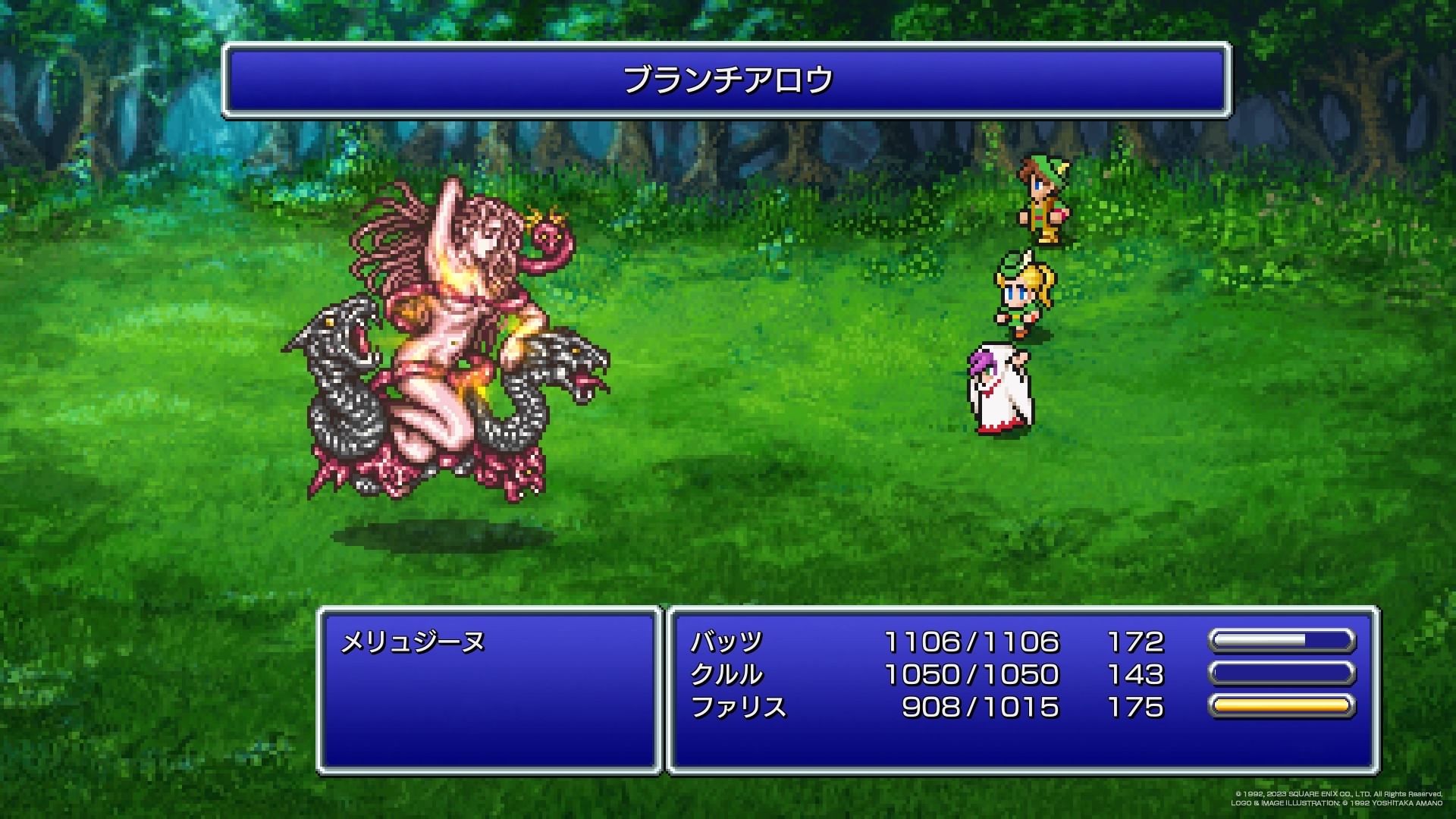Pick ファリス from the party status window
This screenshot has height=819, width=1456.
(738, 708)
